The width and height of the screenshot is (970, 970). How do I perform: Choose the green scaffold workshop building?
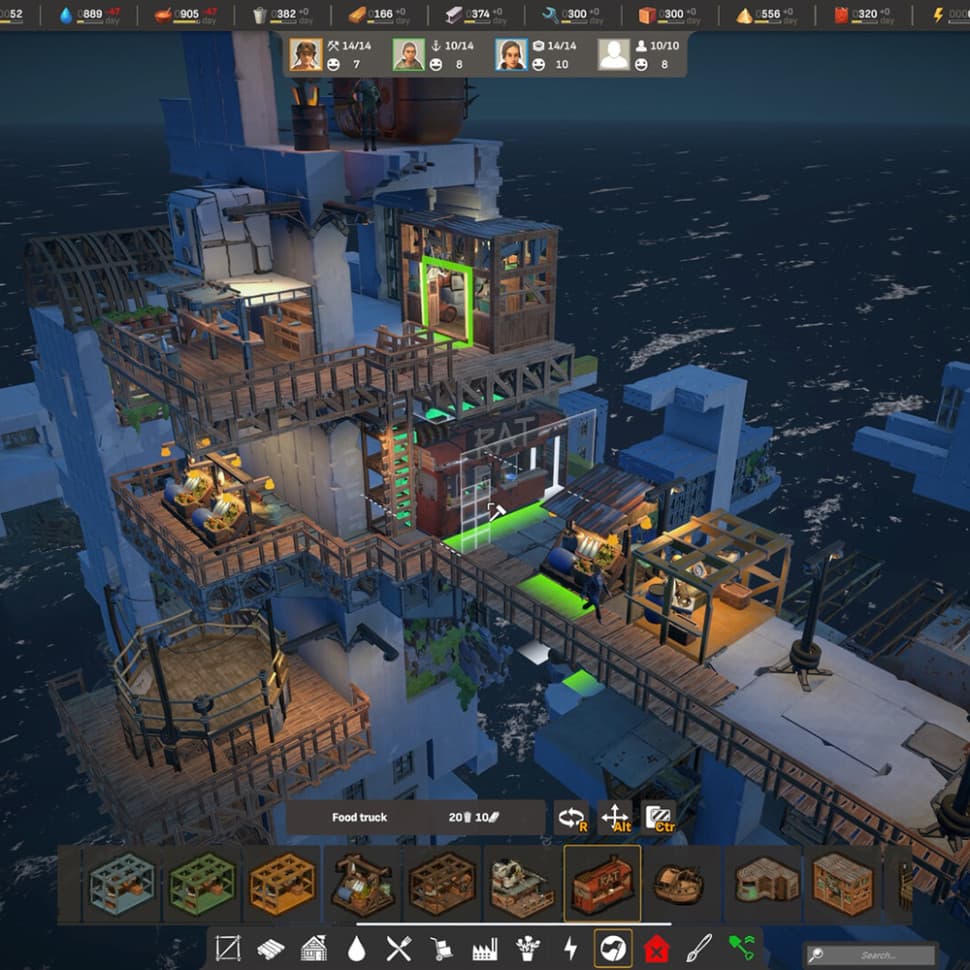click(x=202, y=884)
